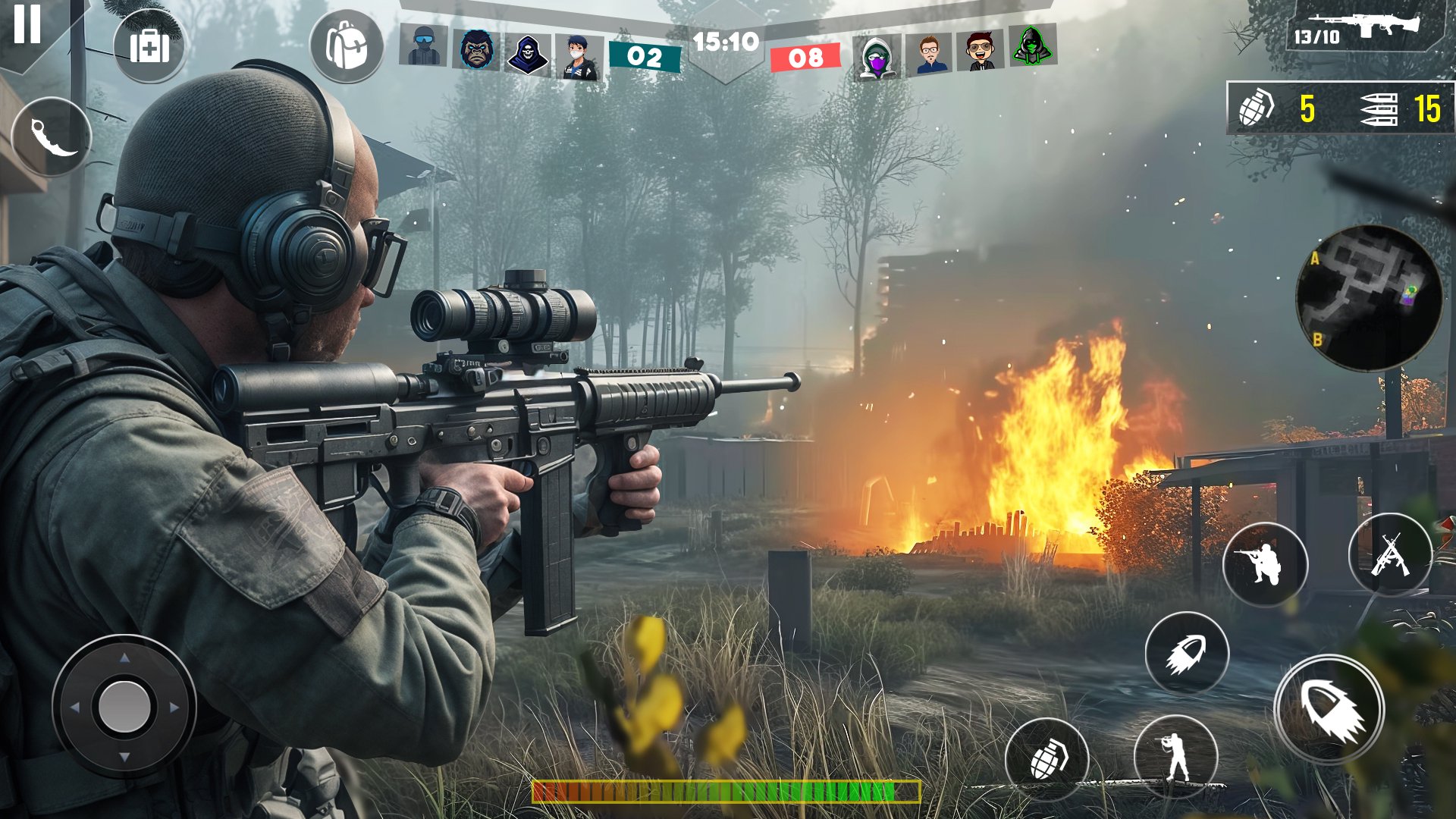
Task: Fire using the small bullet button
Action: 1186,654
